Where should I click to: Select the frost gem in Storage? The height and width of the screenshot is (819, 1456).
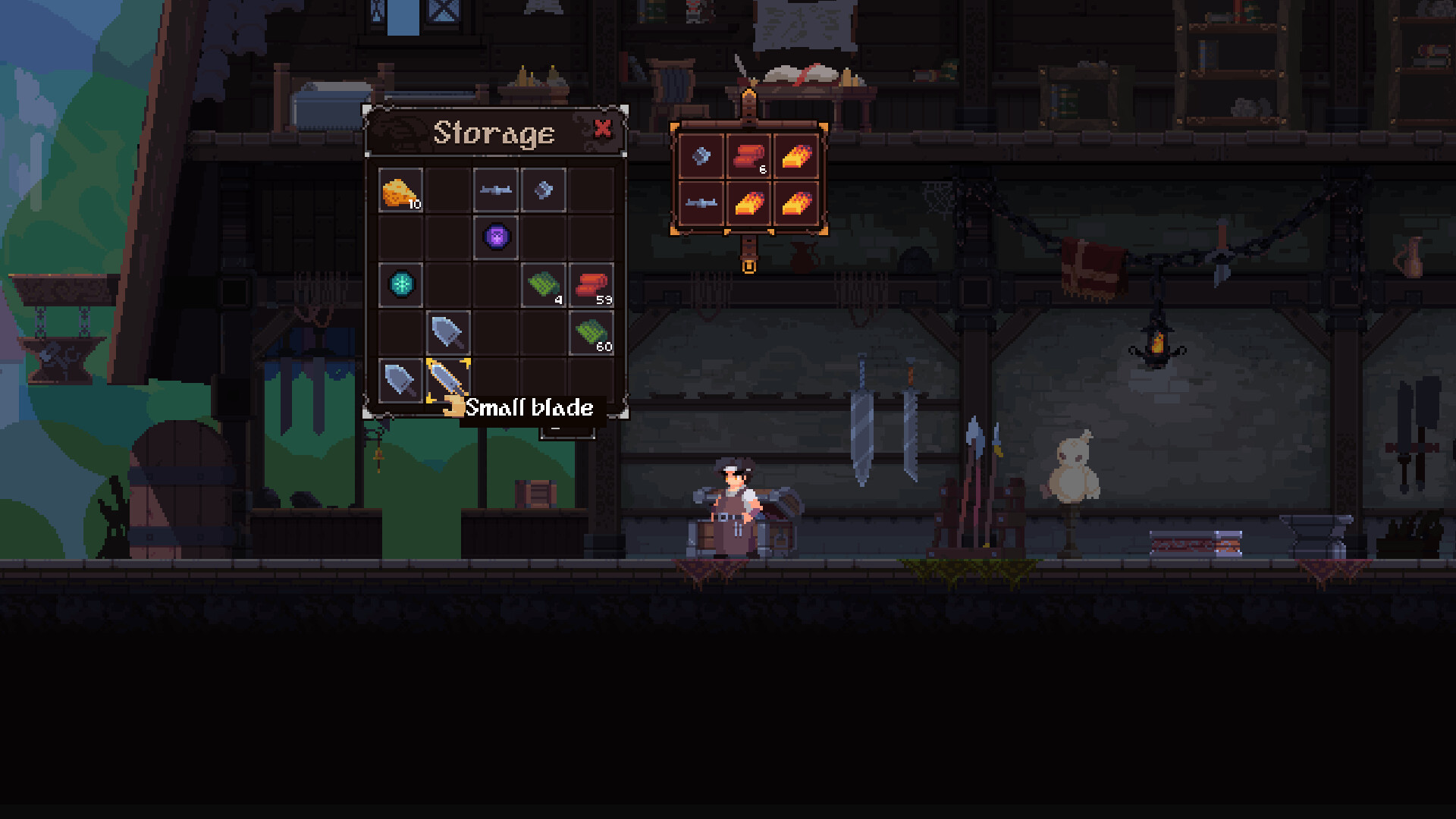click(400, 286)
